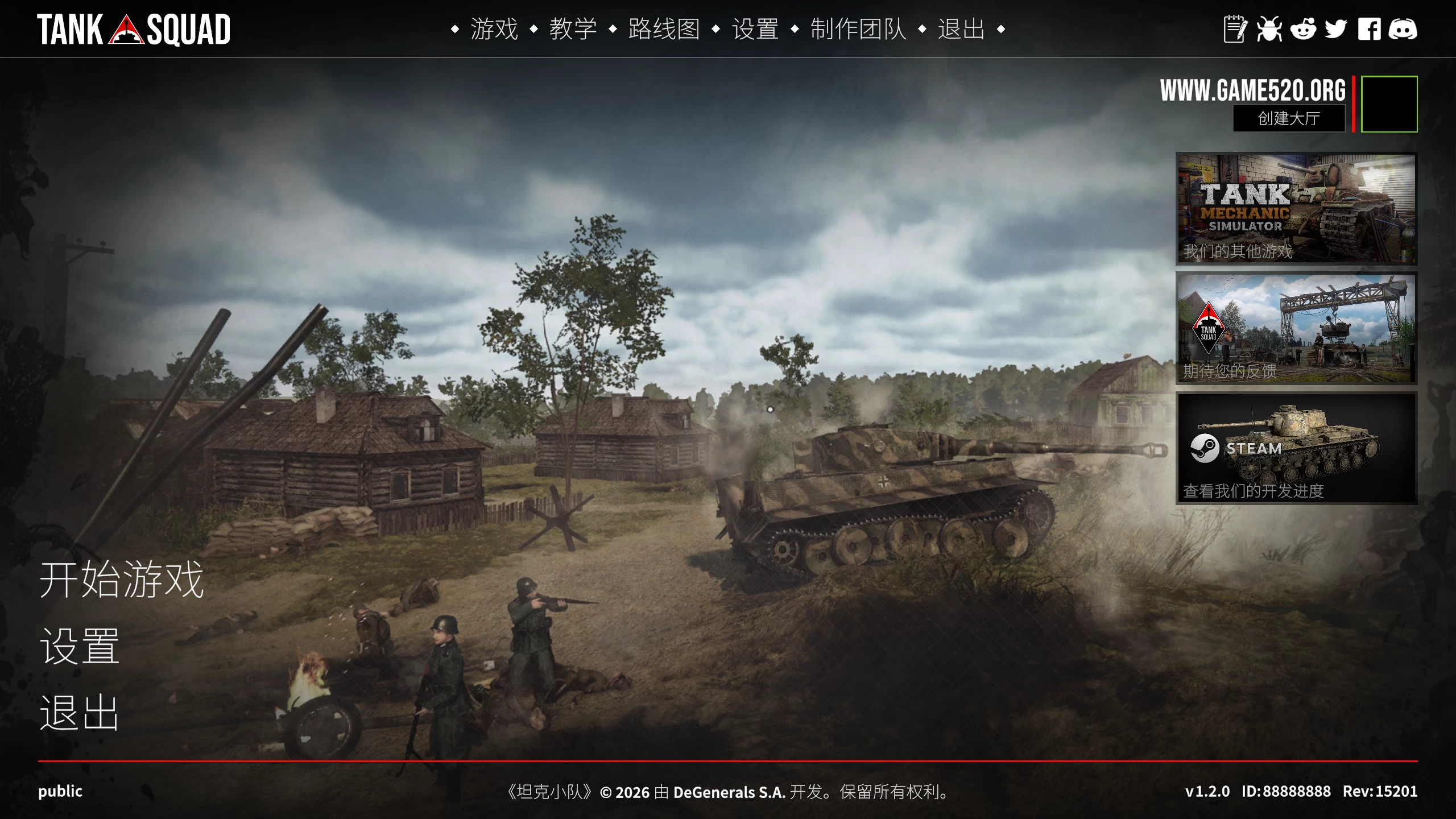Open 设置 from the left menu
The height and width of the screenshot is (819, 1456).
[78, 647]
